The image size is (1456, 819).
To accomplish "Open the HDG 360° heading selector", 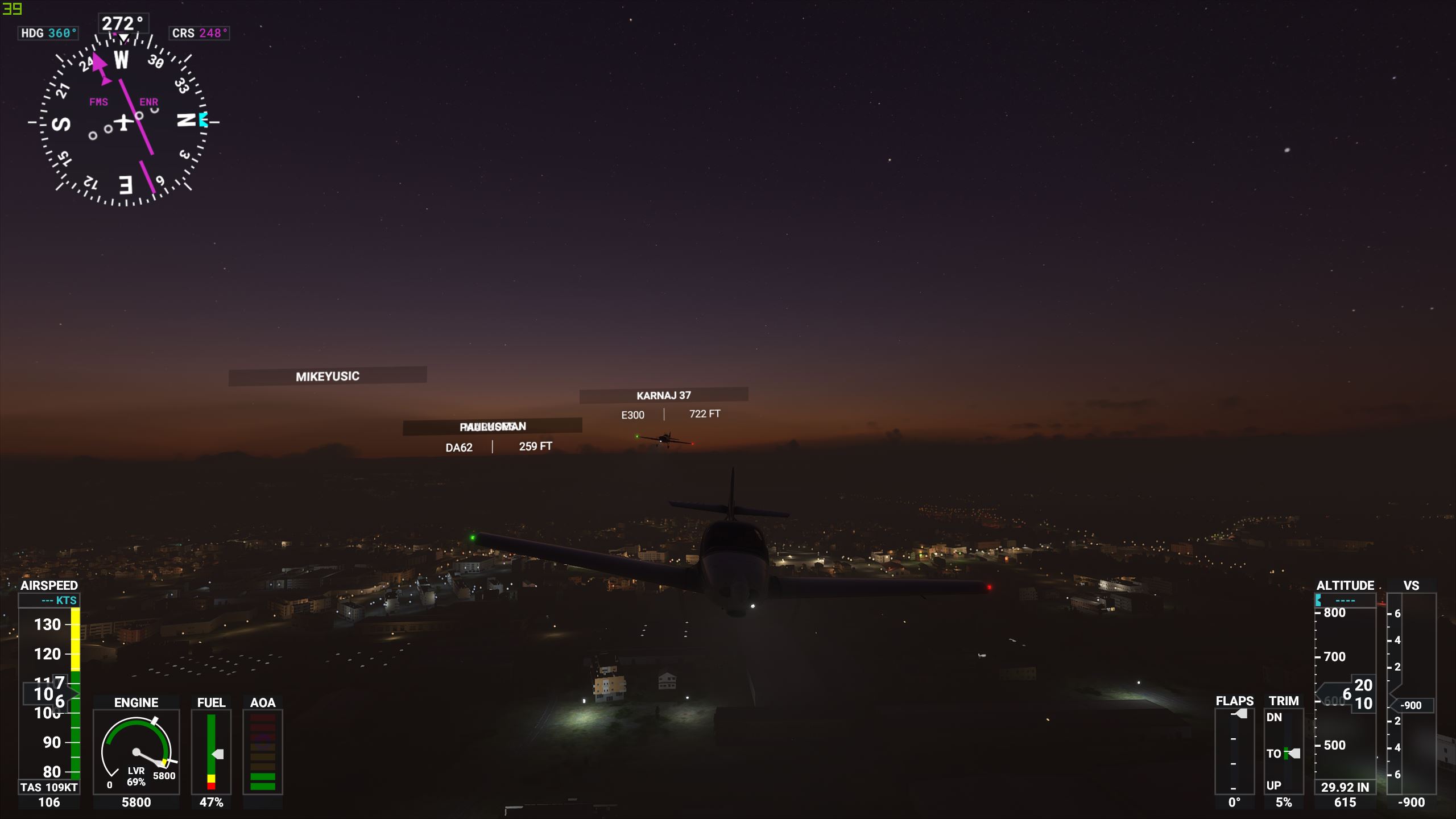I will 48,33.
